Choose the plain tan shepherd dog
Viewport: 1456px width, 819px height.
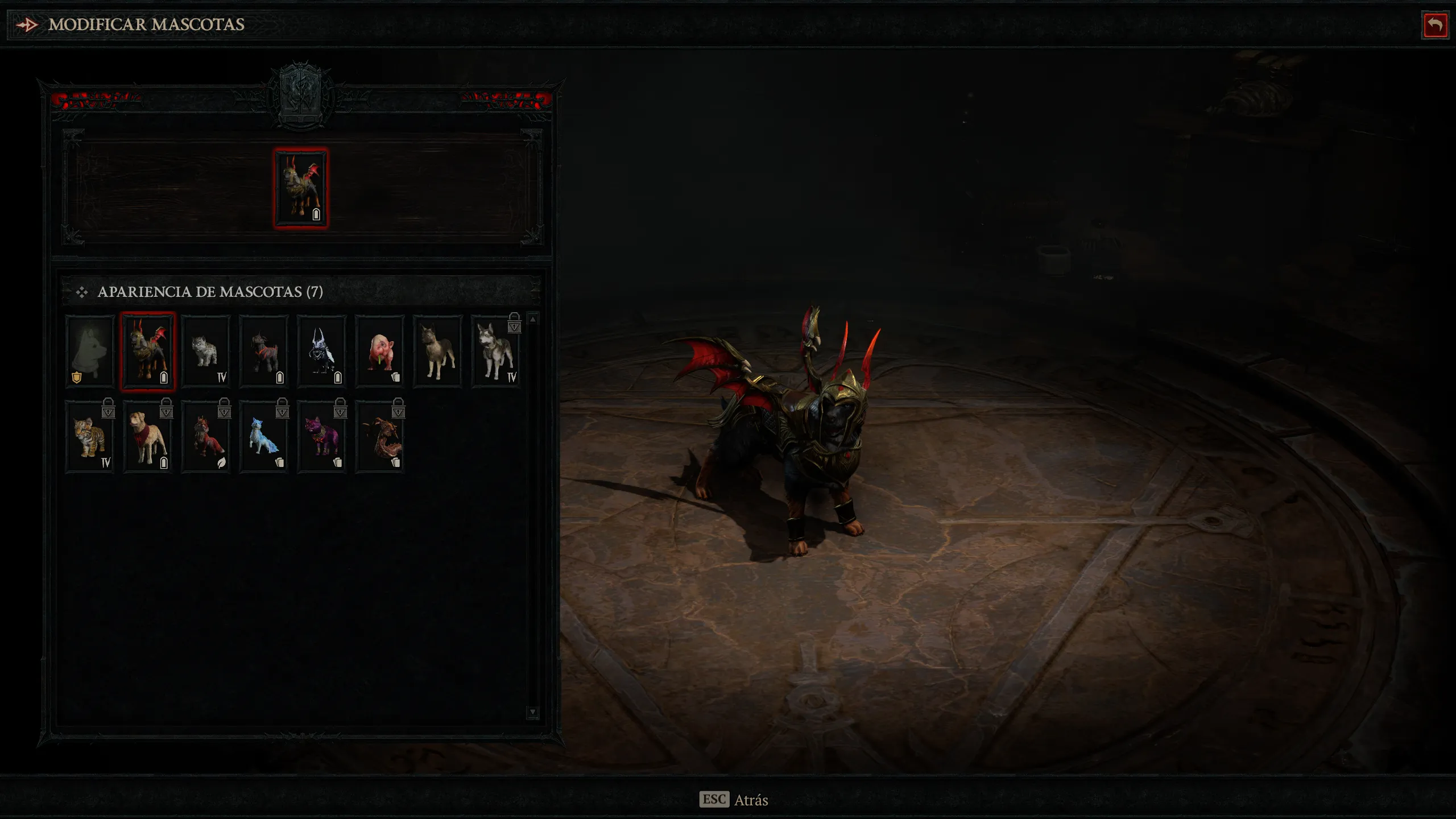coord(438,351)
